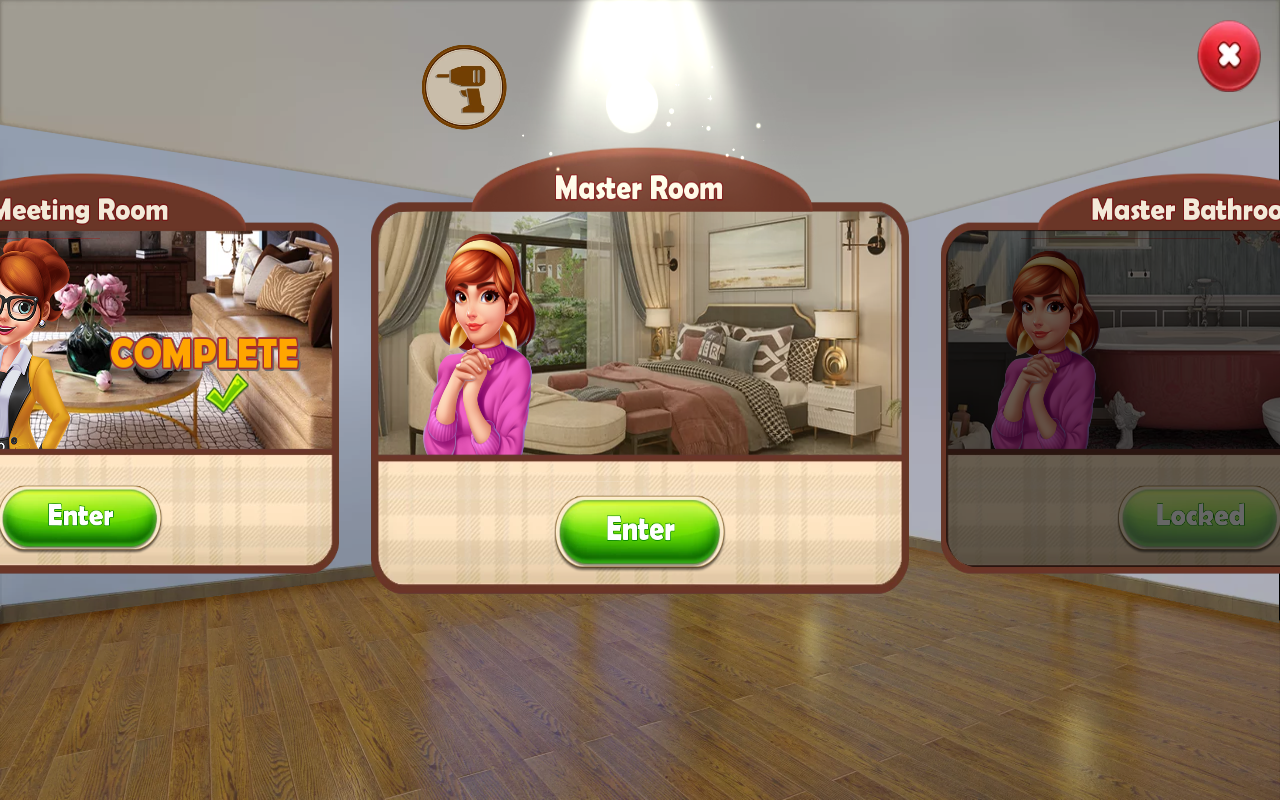The width and height of the screenshot is (1280, 800).
Task: Enter the Master Room
Action: [x=639, y=530]
